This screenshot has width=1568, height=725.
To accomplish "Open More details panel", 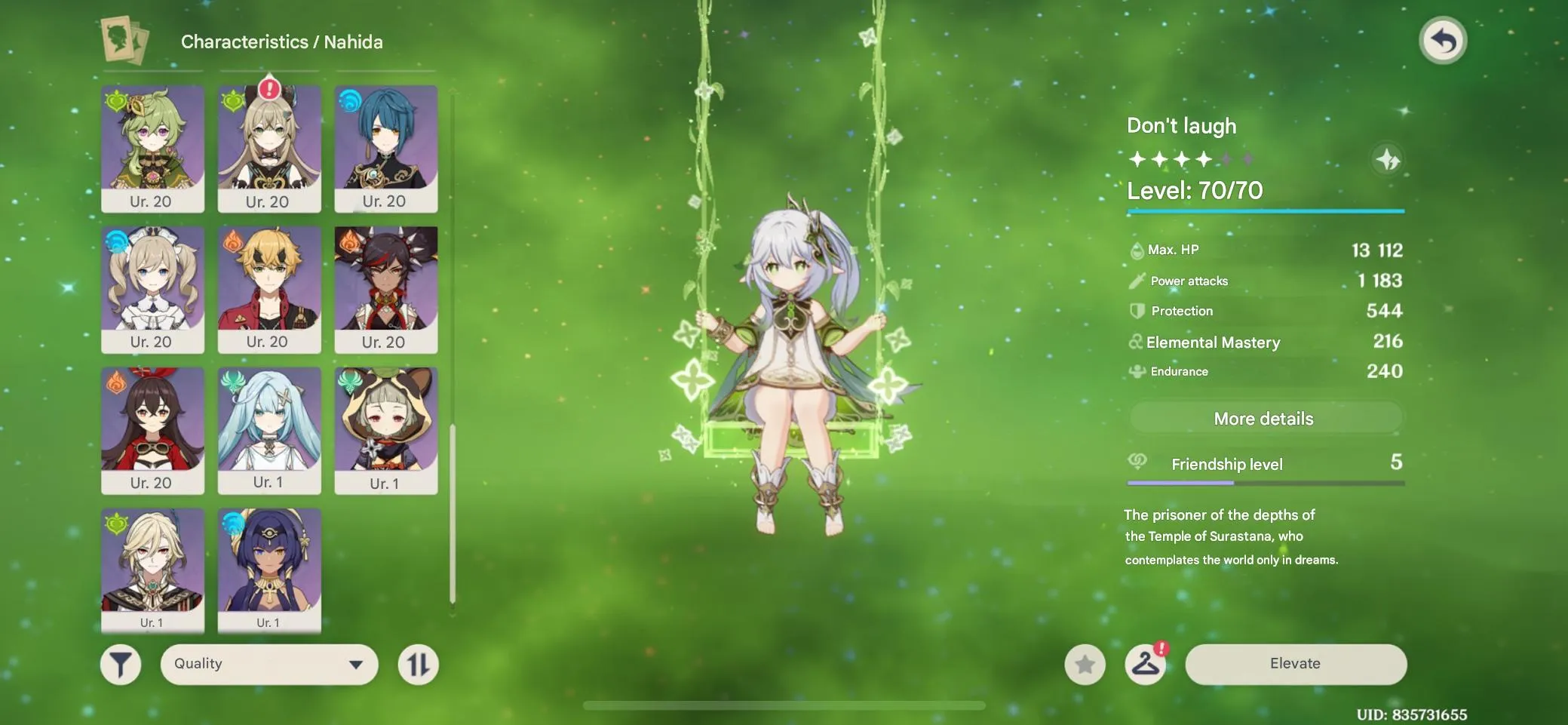I will pos(1264,418).
